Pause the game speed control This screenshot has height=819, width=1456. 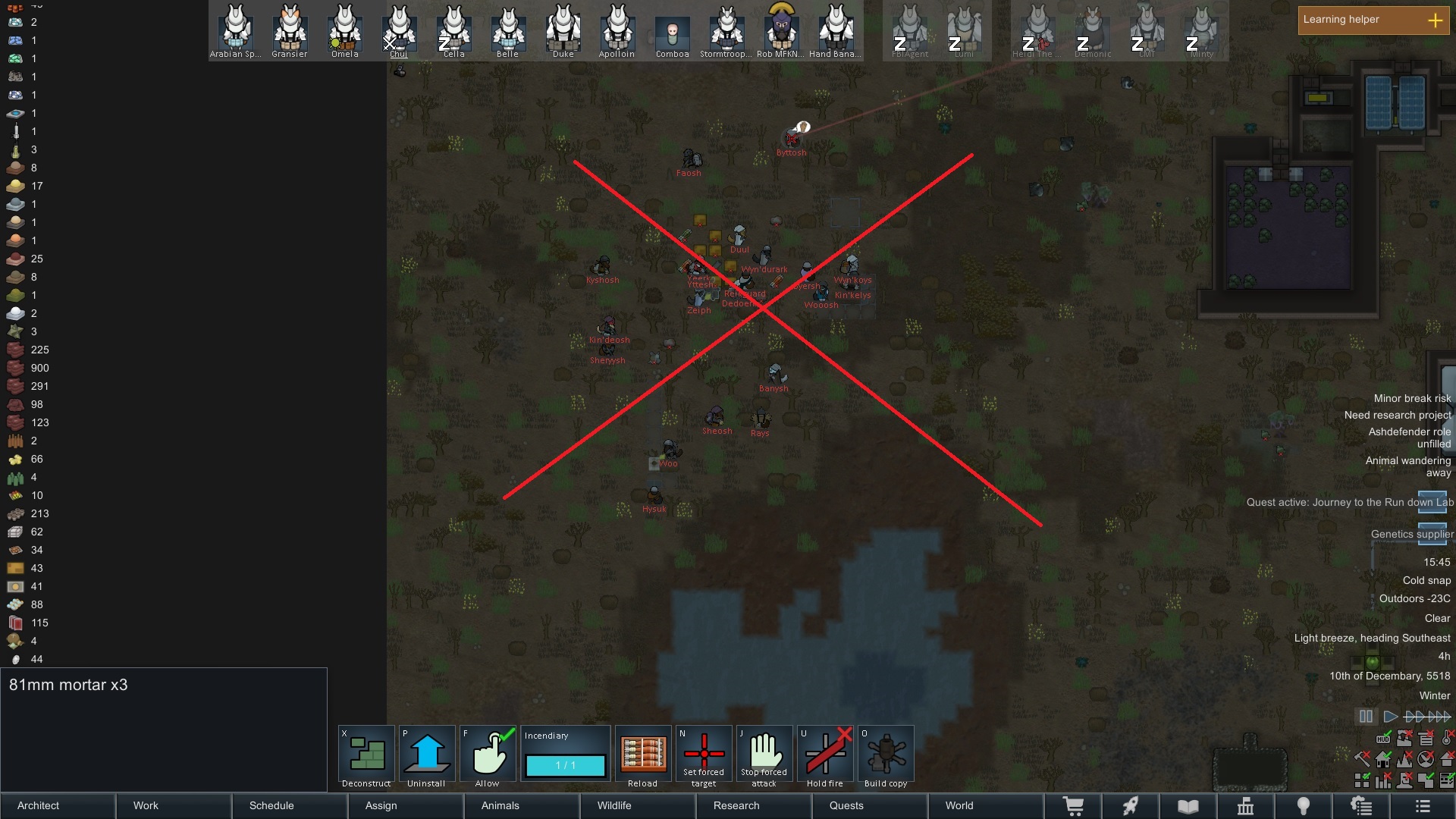click(1366, 717)
